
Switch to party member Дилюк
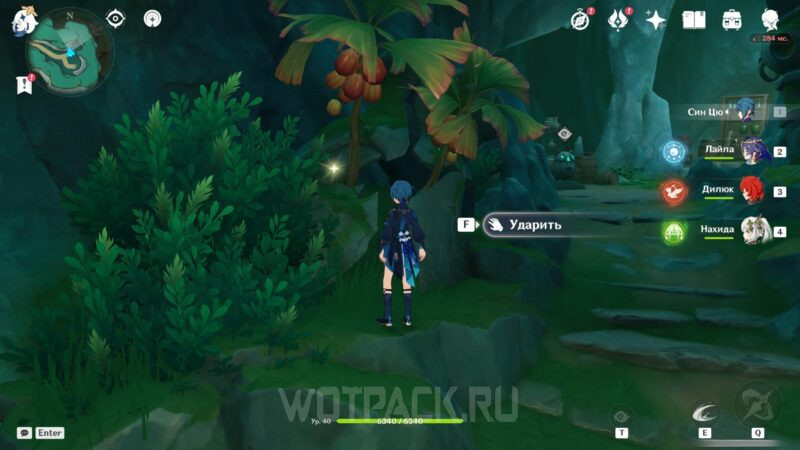coord(751,191)
